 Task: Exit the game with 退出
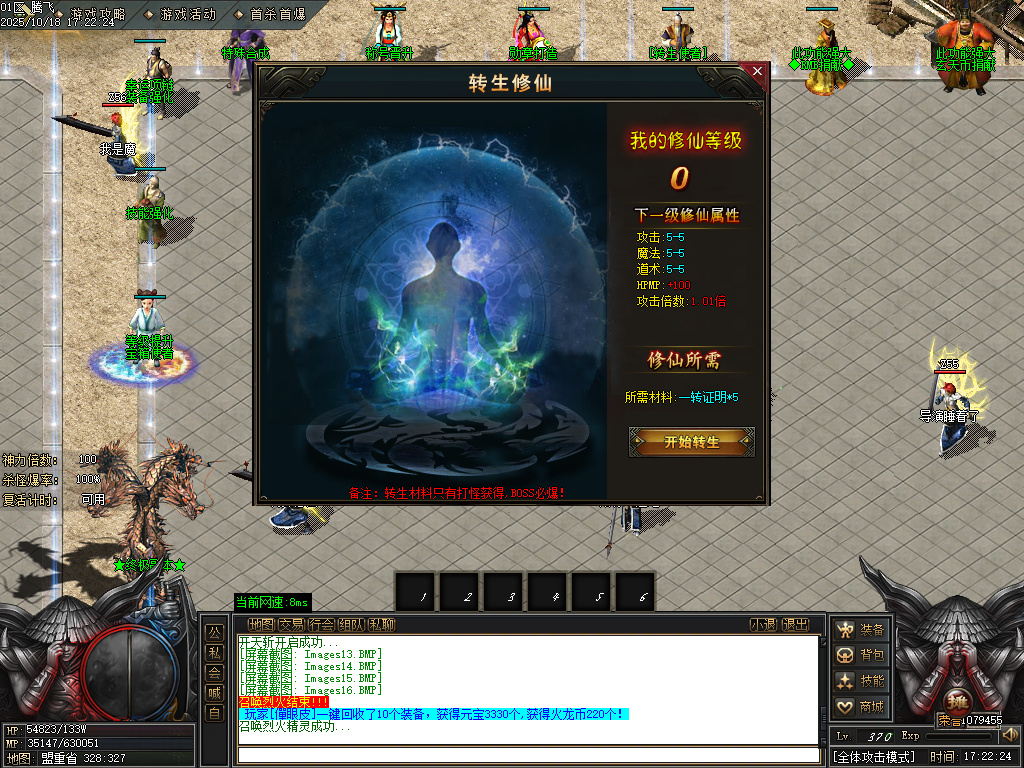click(795, 625)
